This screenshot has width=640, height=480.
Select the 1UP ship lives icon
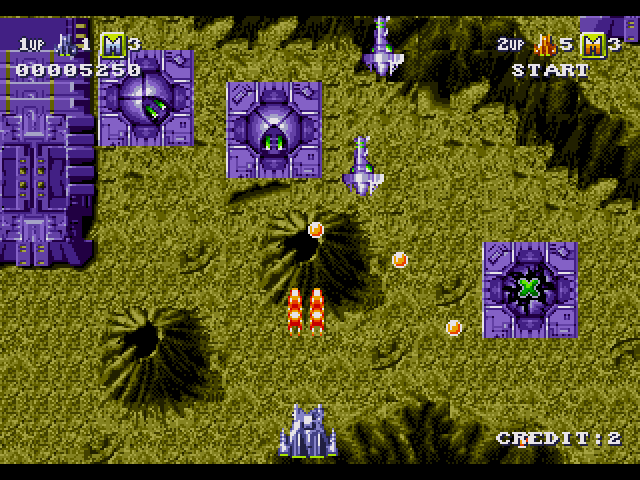point(65,44)
